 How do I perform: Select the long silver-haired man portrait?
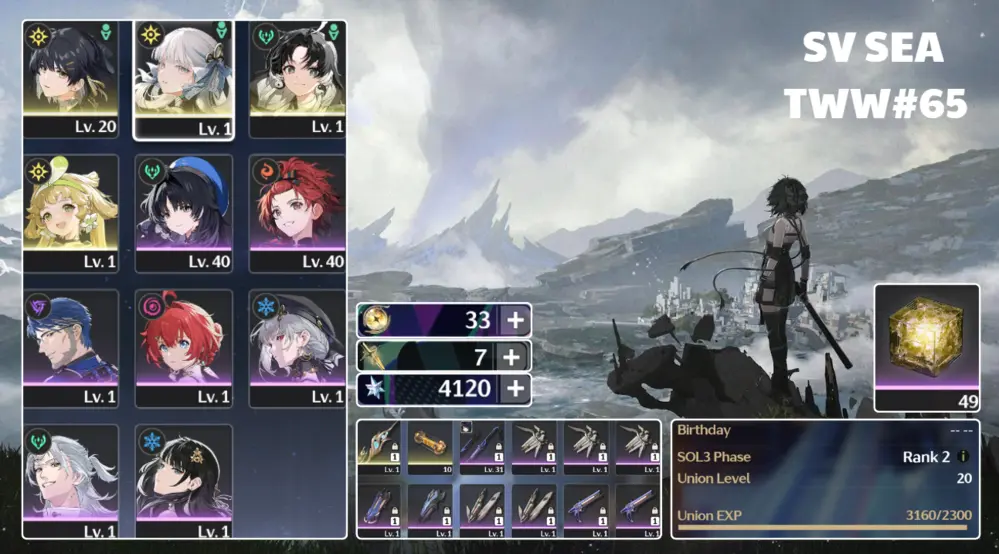tap(71, 480)
